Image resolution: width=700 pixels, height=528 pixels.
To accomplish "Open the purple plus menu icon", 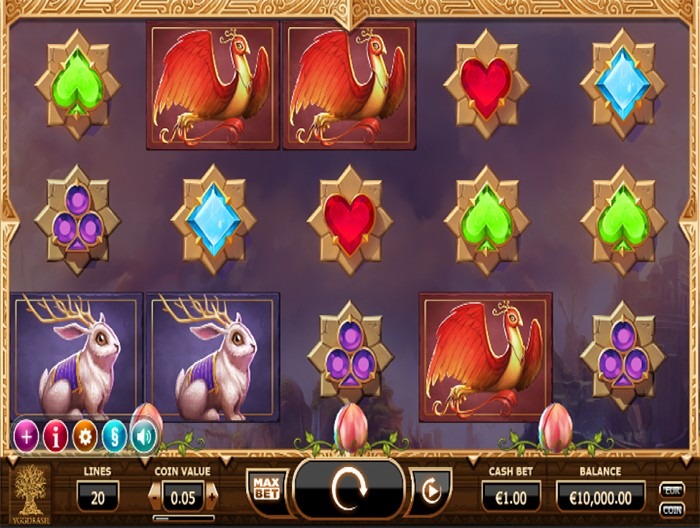I will click(x=26, y=435).
